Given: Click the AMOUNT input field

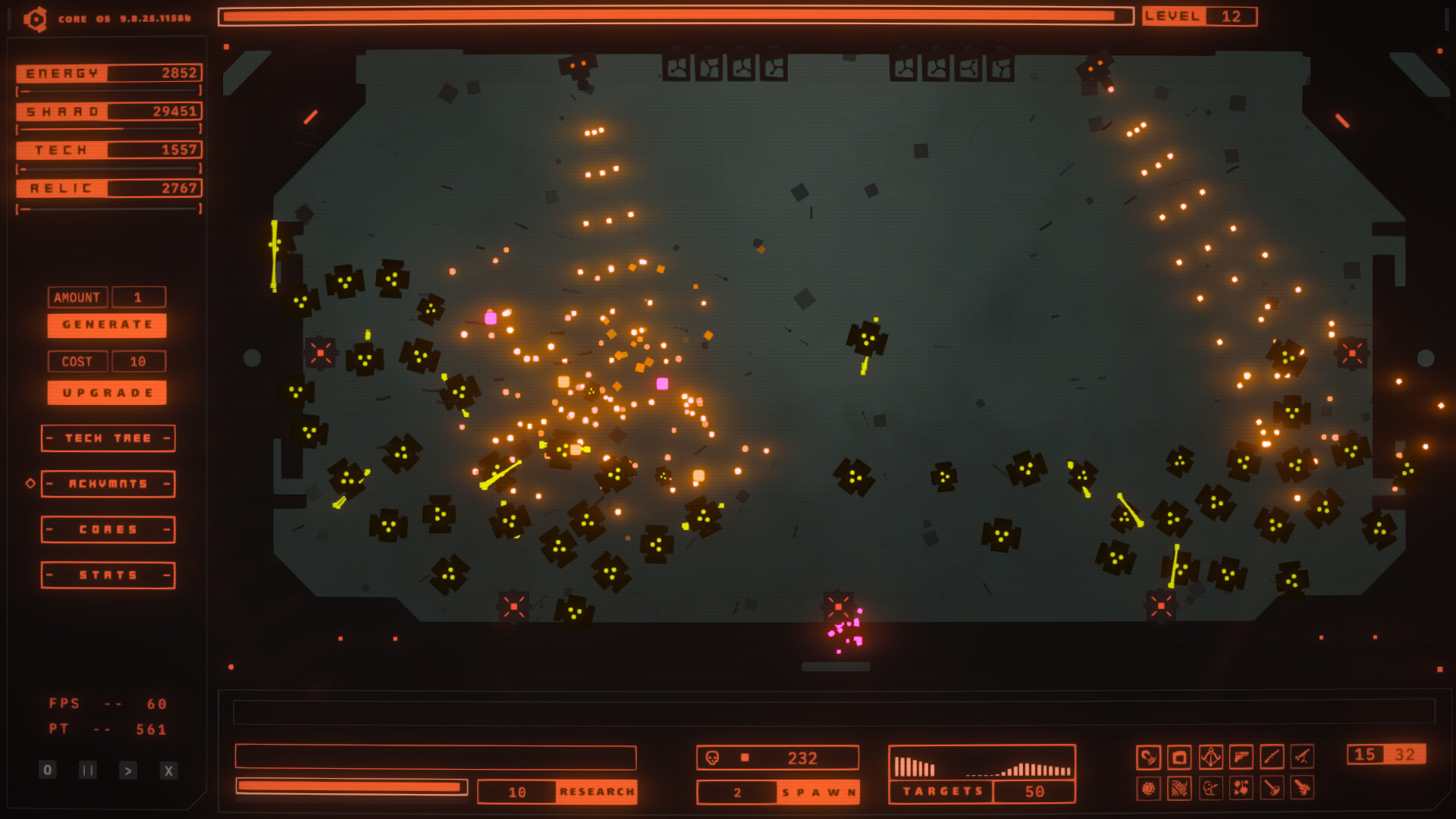Looking at the screenshot, I should coord(139,297).
